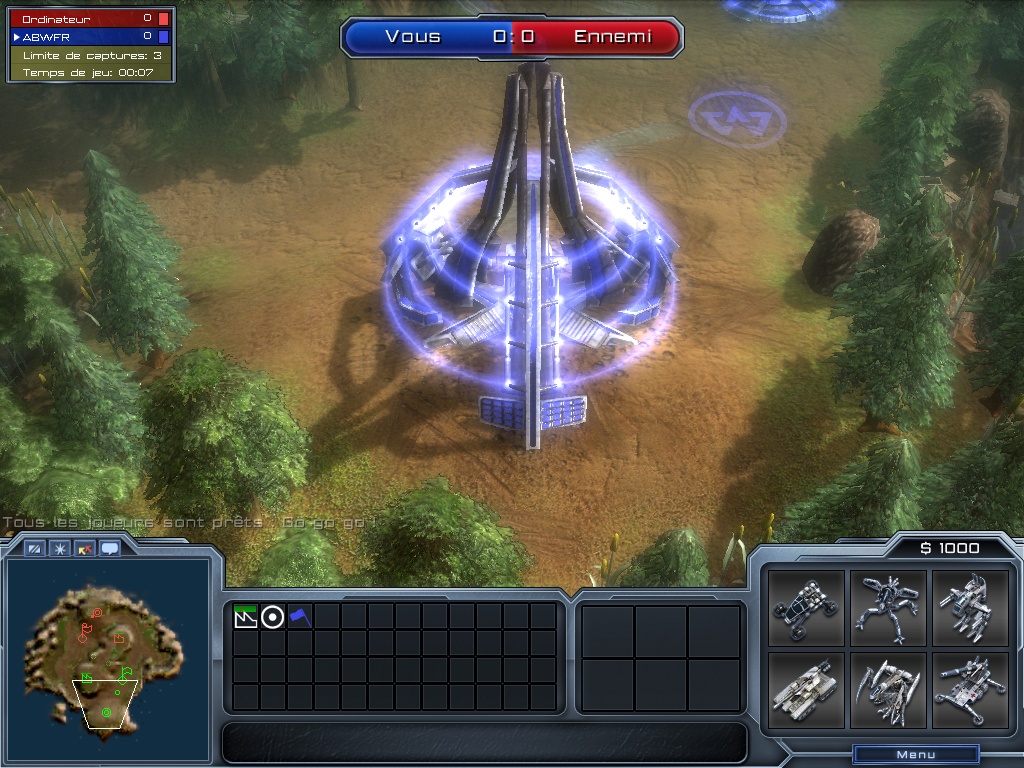Activate the minimap starburst signal button
This screenshot has height=768, width=1024.
pos(60,548)
